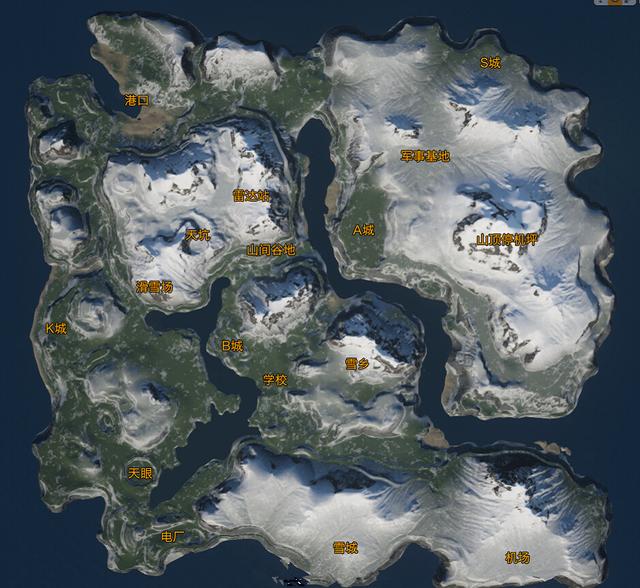Select the 雷达站 location name
Image resolution: width=640 pixels, height=588 pixels.
coord(251,196)
